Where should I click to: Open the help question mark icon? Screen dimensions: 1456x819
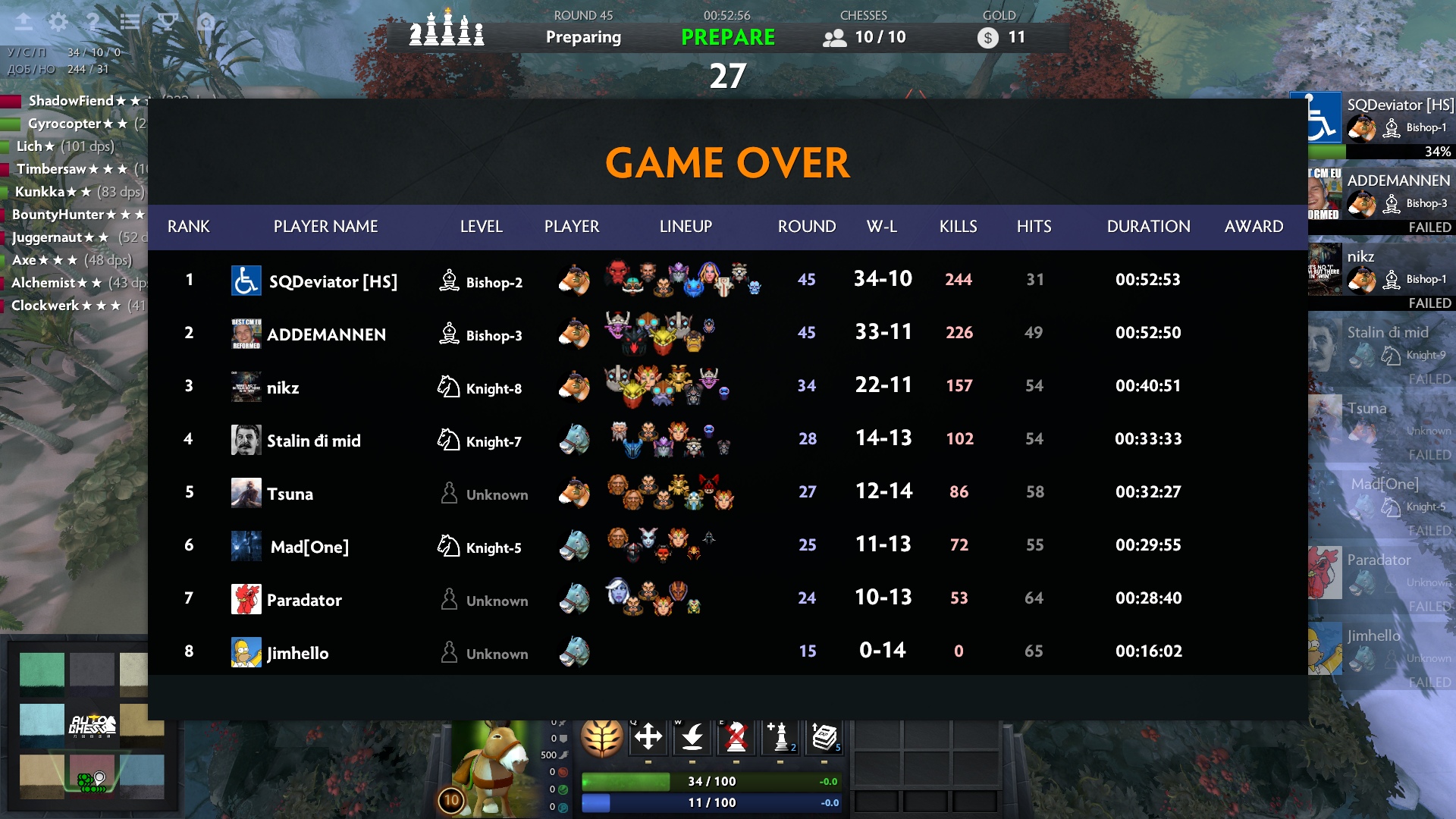(93, 22)
